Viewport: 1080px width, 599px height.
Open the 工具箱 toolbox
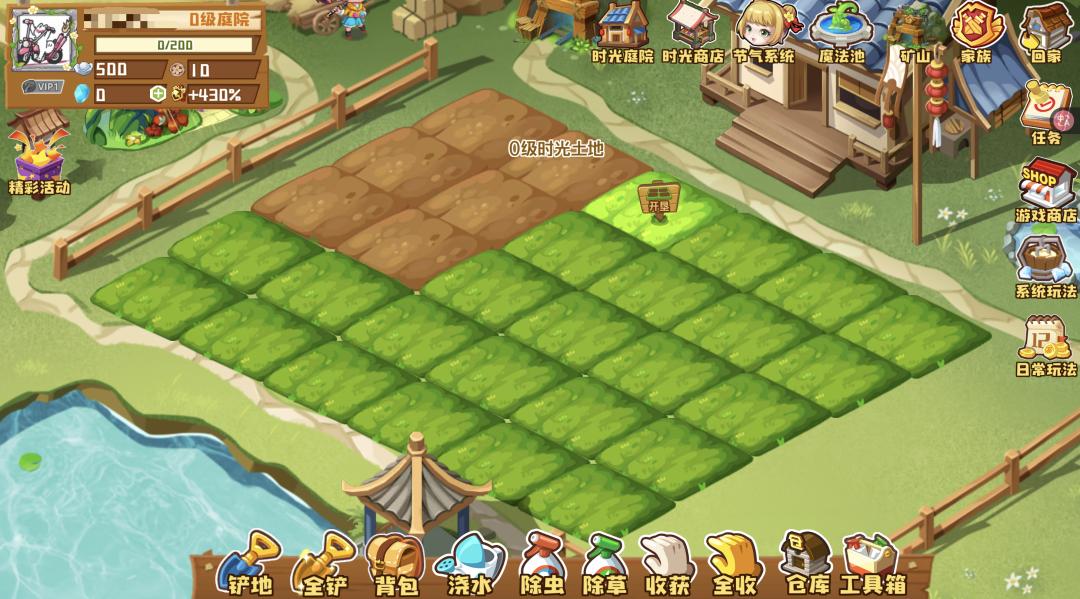coord(872,564)
